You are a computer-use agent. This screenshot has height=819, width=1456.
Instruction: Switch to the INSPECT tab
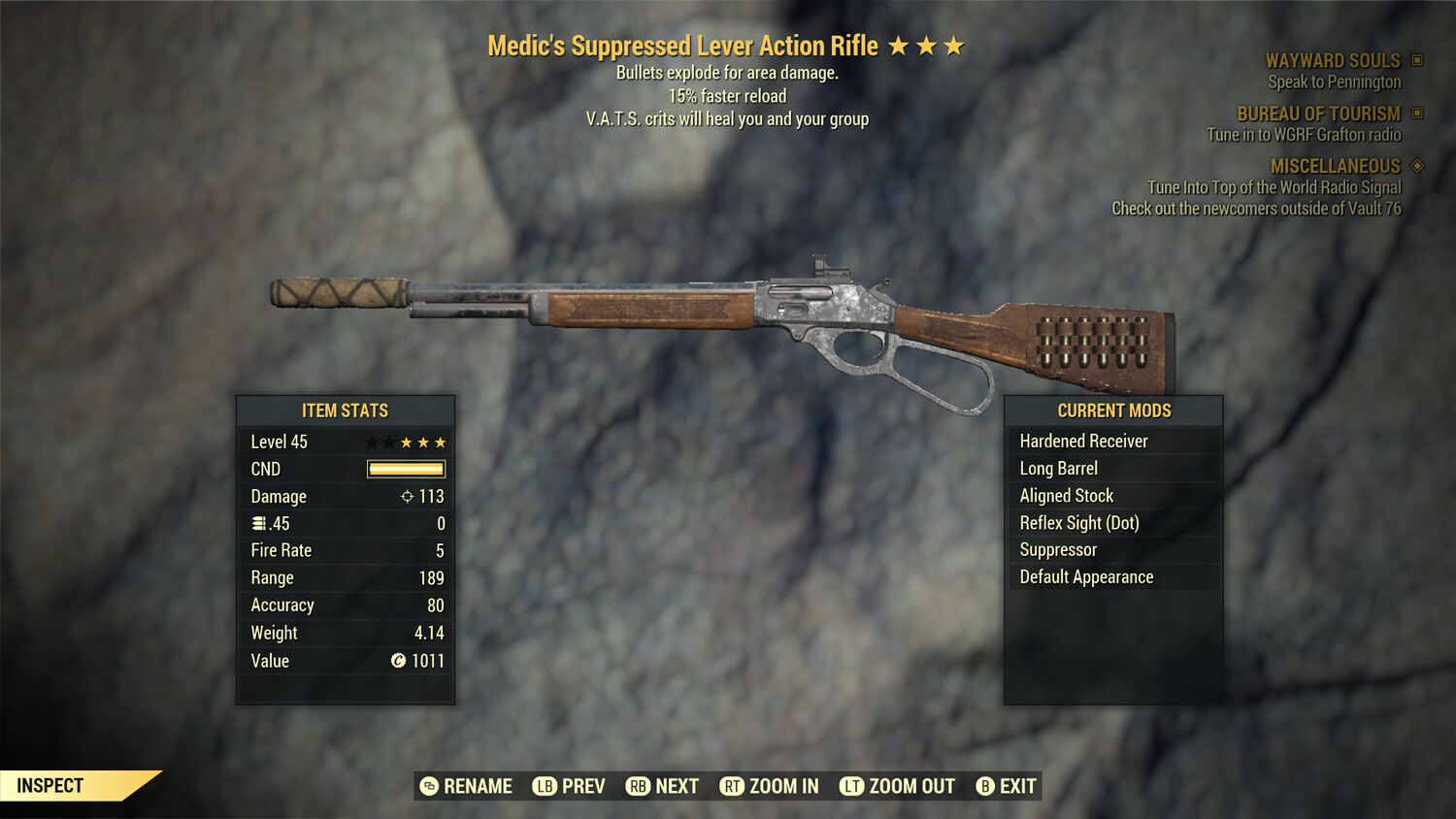click(x=50, y=785)
